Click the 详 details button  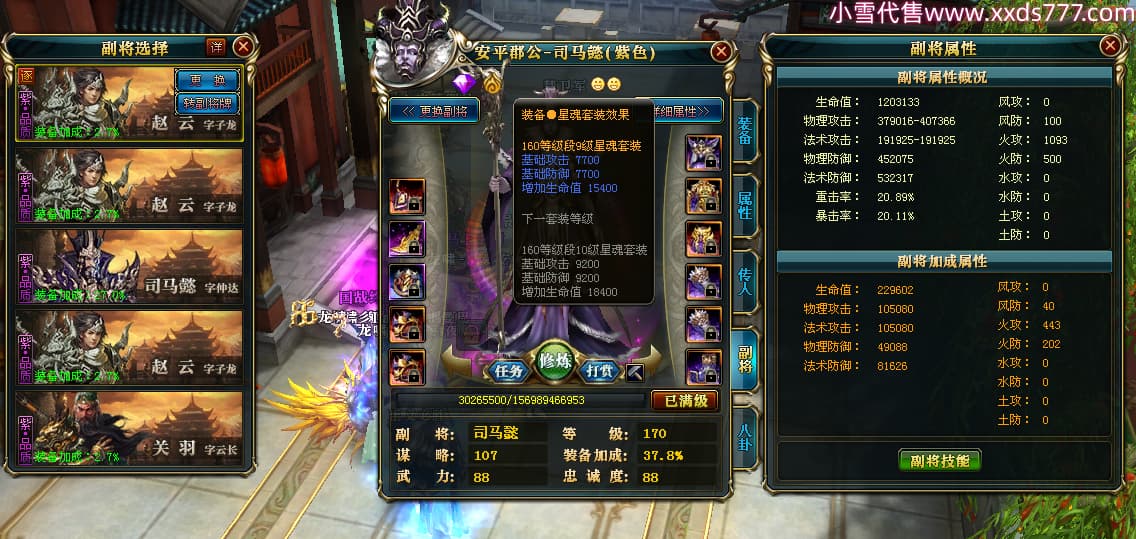coord(215,46)
